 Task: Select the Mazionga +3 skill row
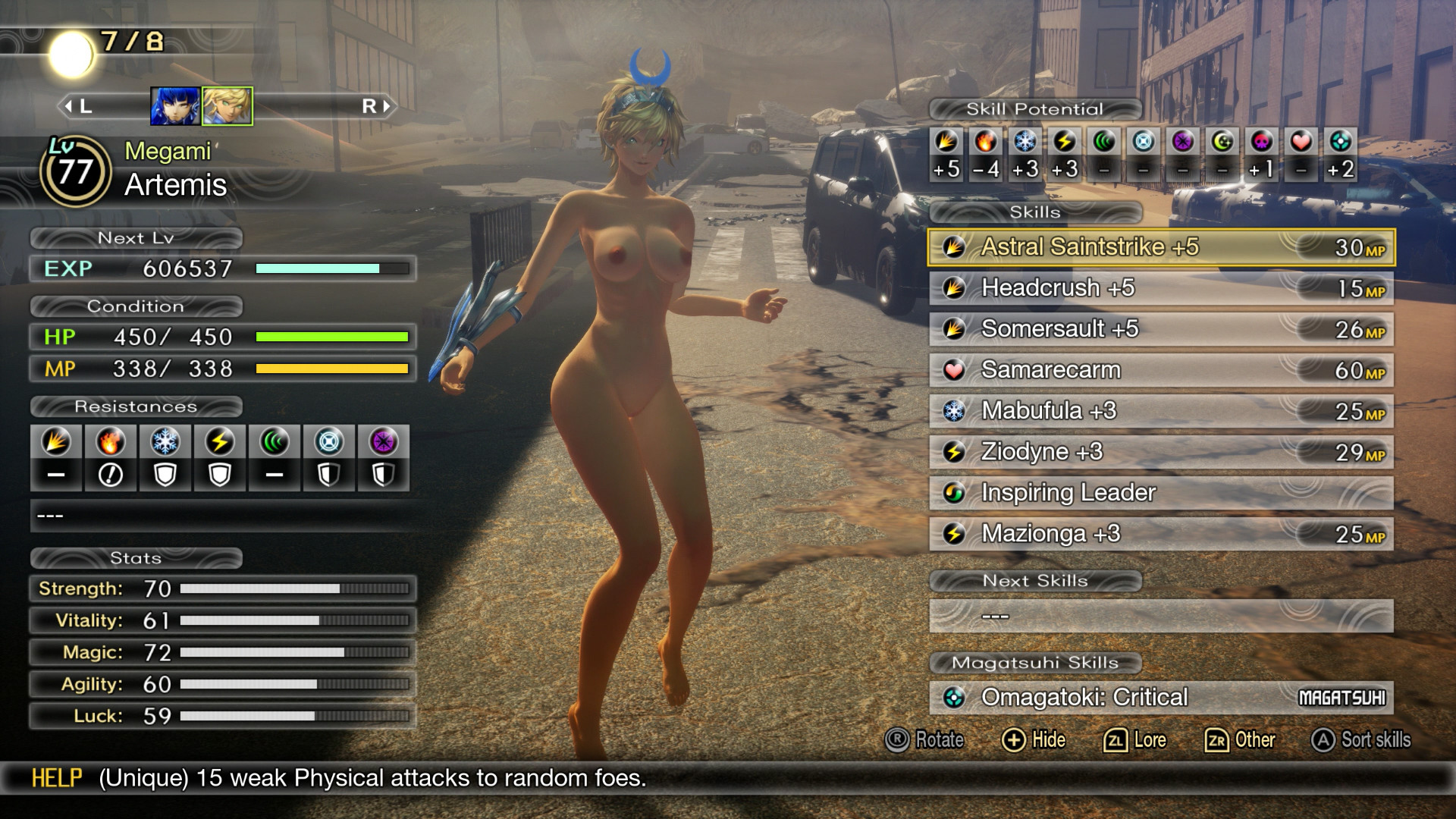(x=1160, y=534)
